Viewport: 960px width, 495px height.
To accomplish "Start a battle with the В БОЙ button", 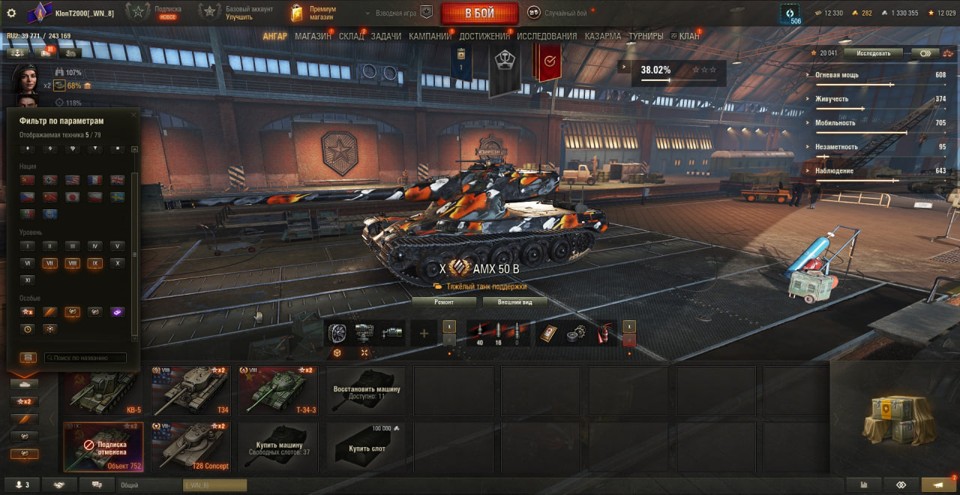I will click(x=479, y=13).
